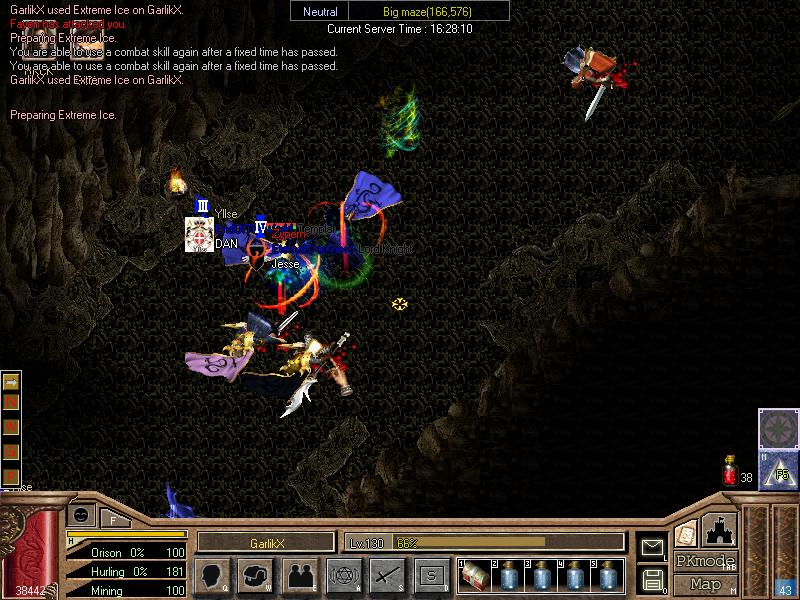Open the bag inventory icon
Viewport: 800px width, 600px height.
tap(256, 576)
